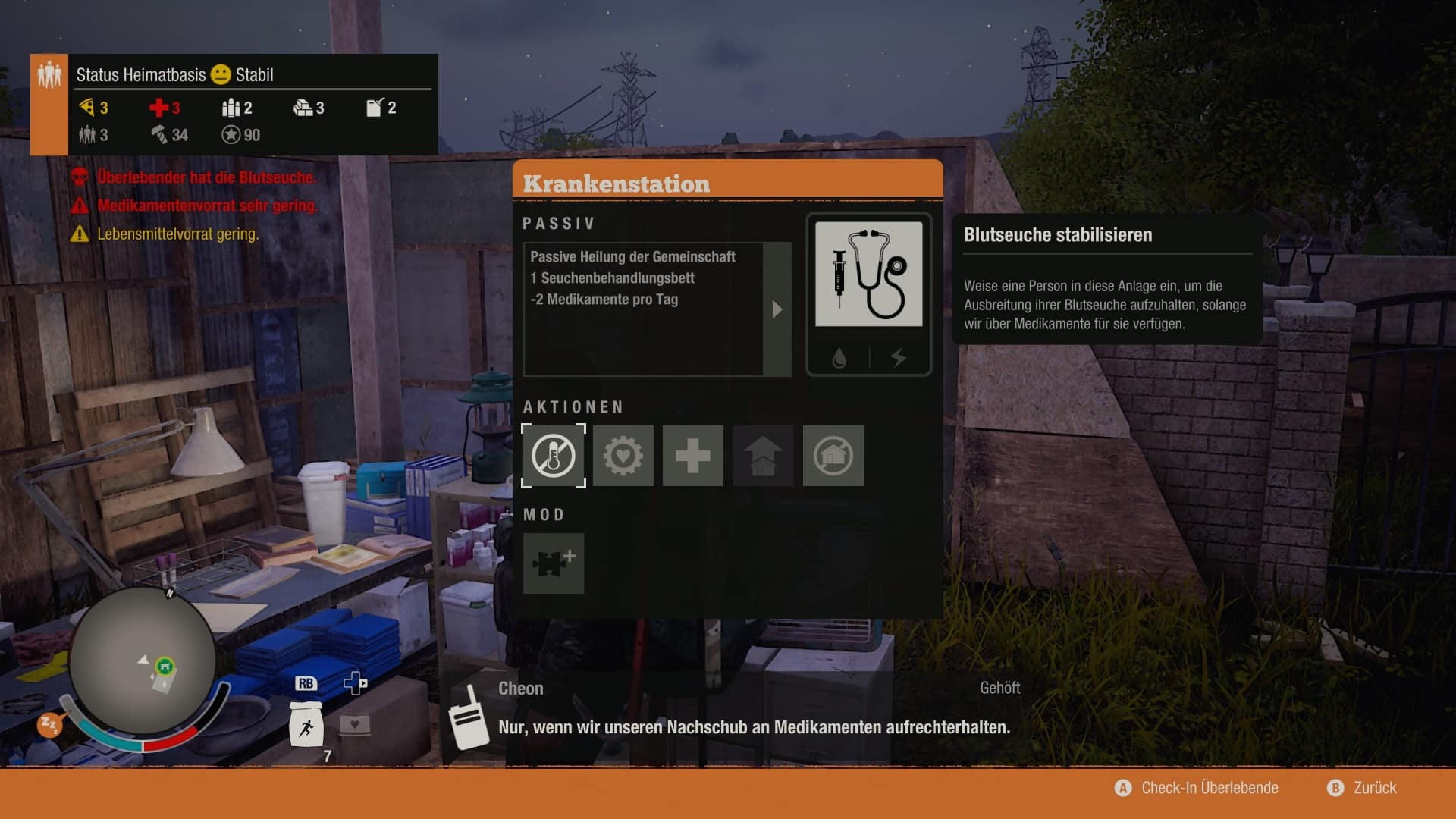The image size is (1456, 819).
Task: Open the empty mod puzzle slot
Action: pyautogui.click(x=554, y=563)
